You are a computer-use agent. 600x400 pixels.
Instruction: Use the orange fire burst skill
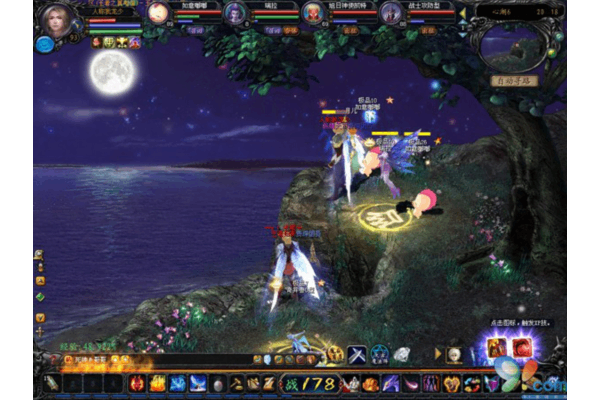(157, 383)
